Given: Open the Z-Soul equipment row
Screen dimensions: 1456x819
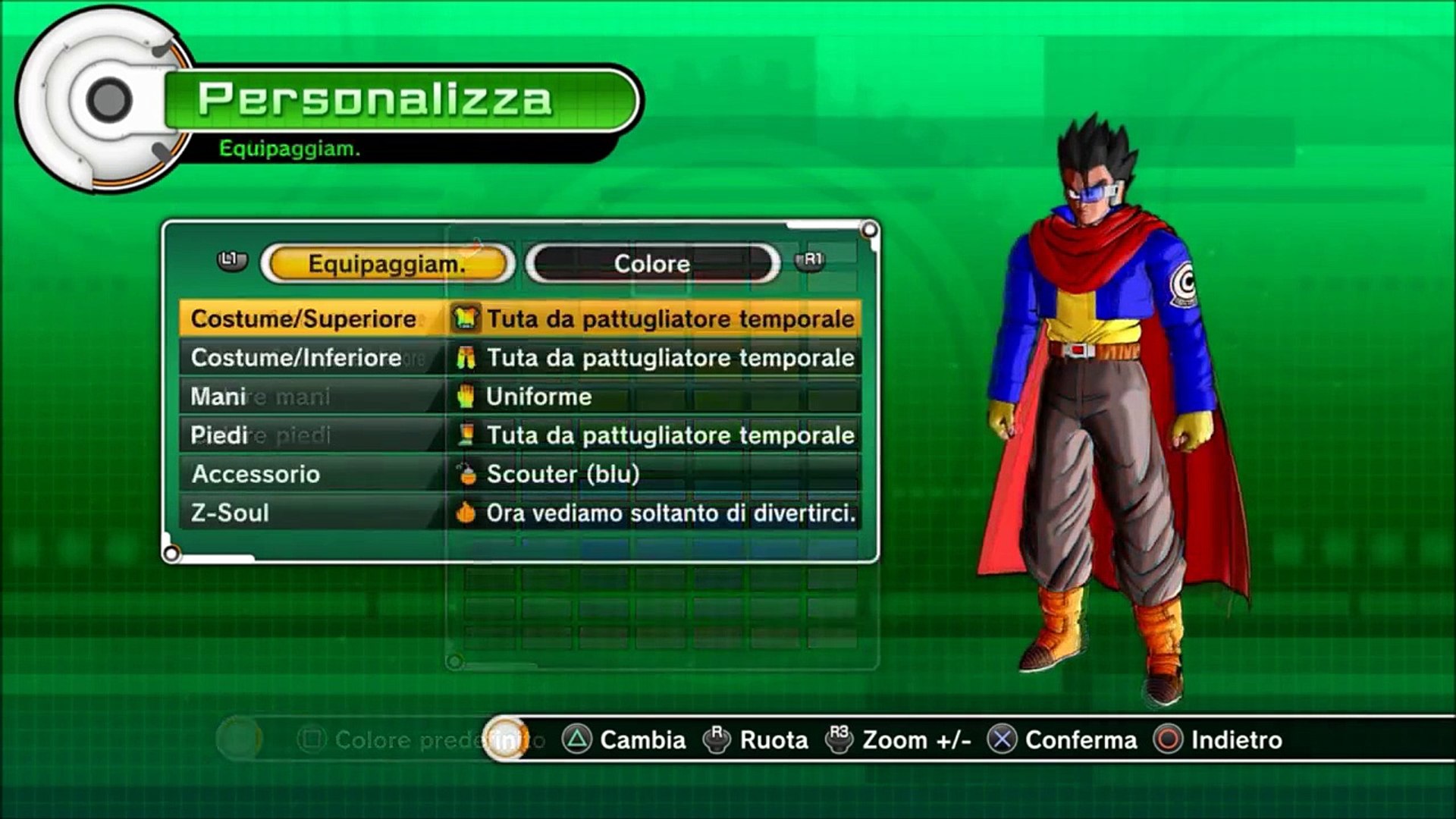Looking at the screenshot, I should coord(520,513).
